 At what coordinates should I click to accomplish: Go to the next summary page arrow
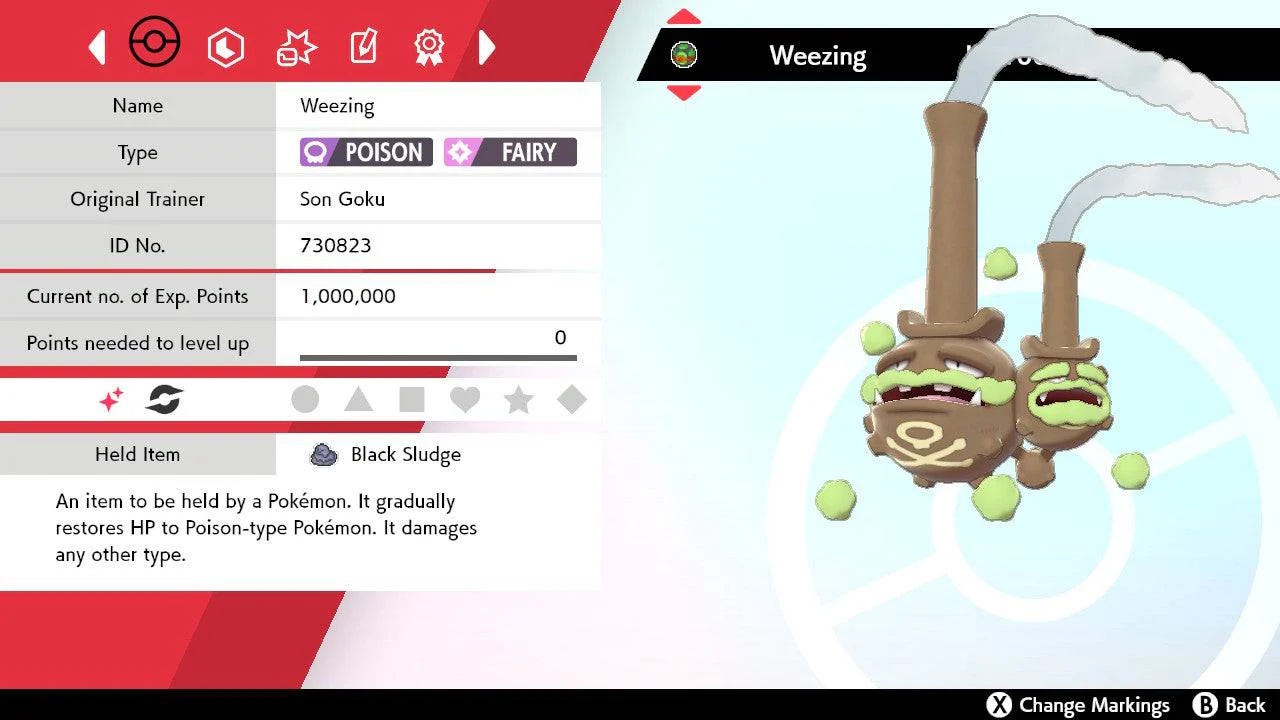tap(487, 47)
